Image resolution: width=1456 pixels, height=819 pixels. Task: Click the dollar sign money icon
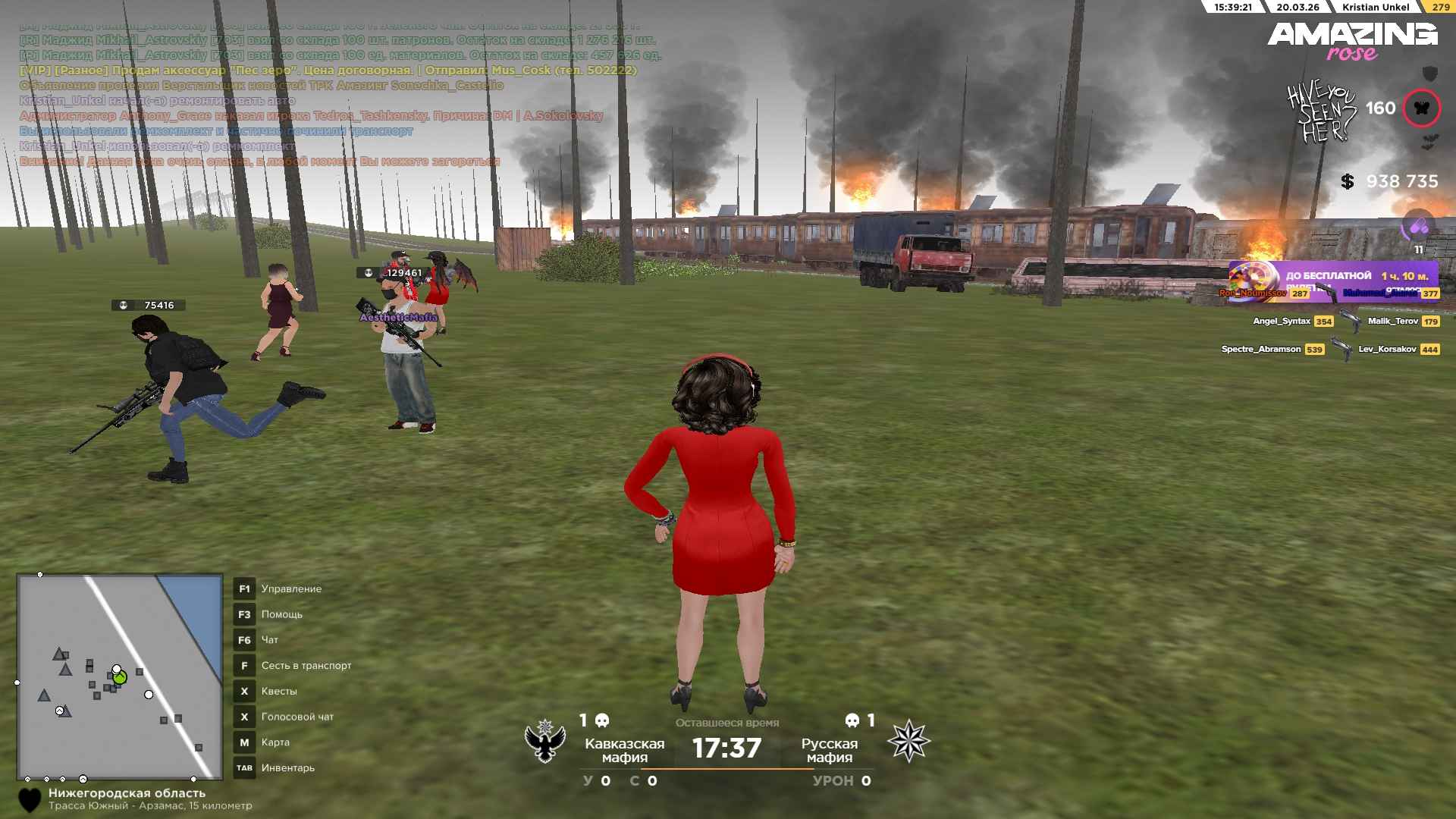click(x=1347, y=182)
